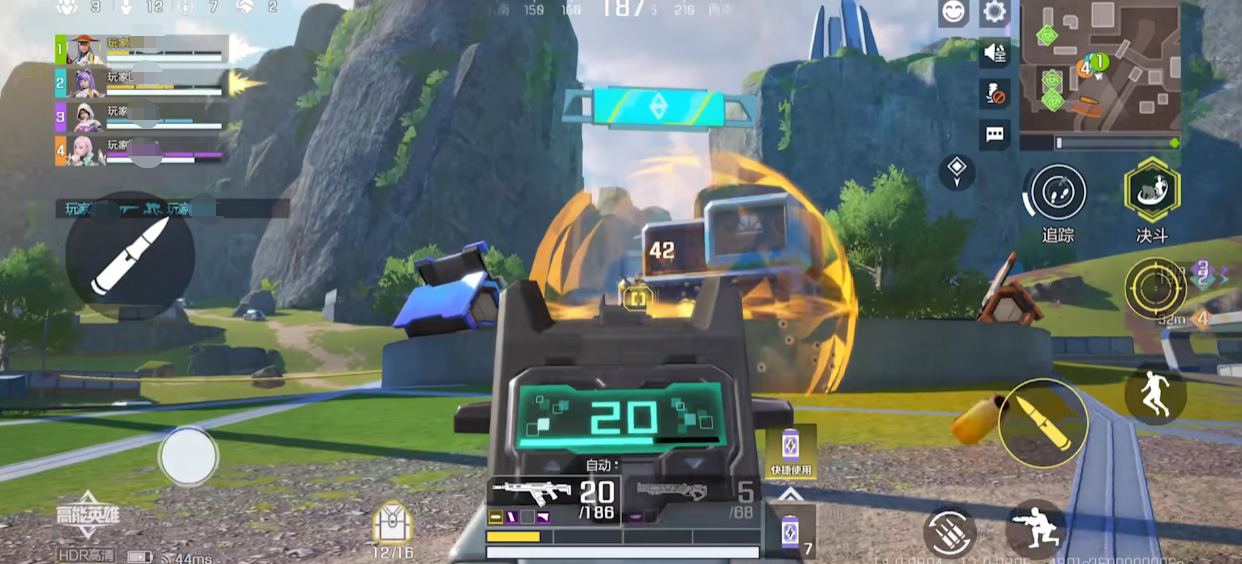This screenshot has height=564, width=1242.
Task: Expand the minimap
Action: (x=1100, y=67)
